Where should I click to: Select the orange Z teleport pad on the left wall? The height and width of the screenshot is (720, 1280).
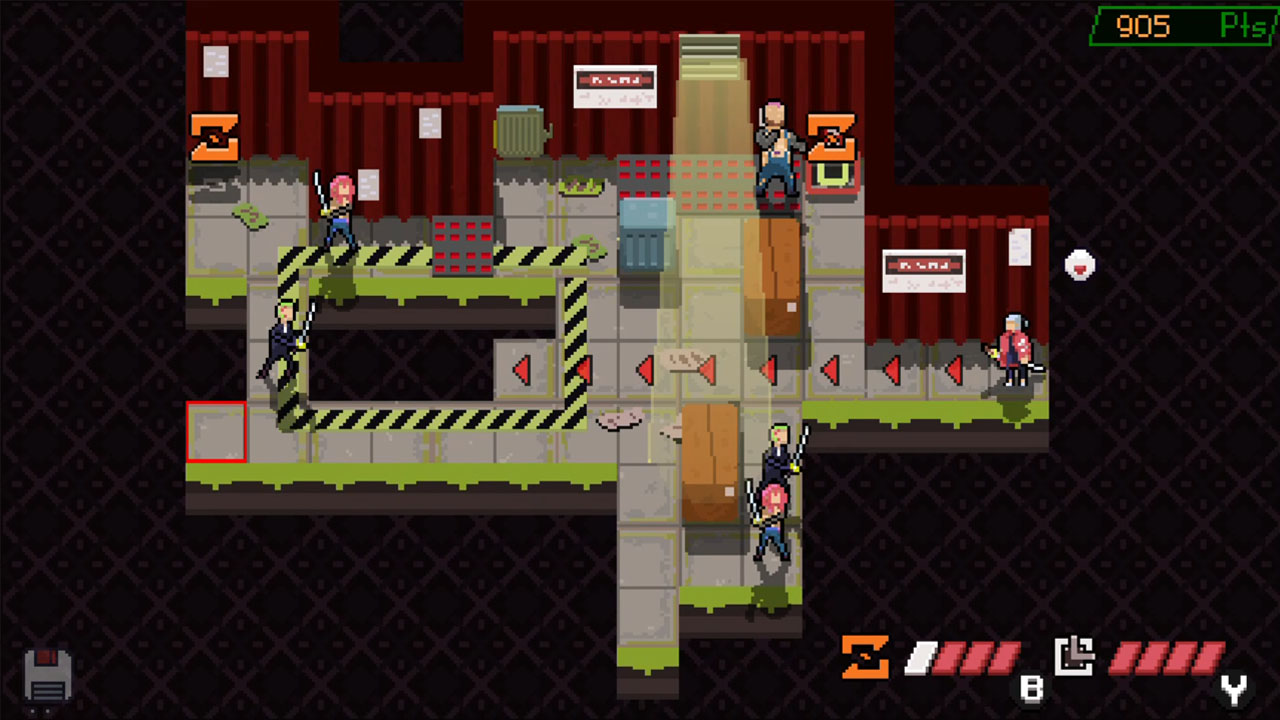[x=215, y=139]
